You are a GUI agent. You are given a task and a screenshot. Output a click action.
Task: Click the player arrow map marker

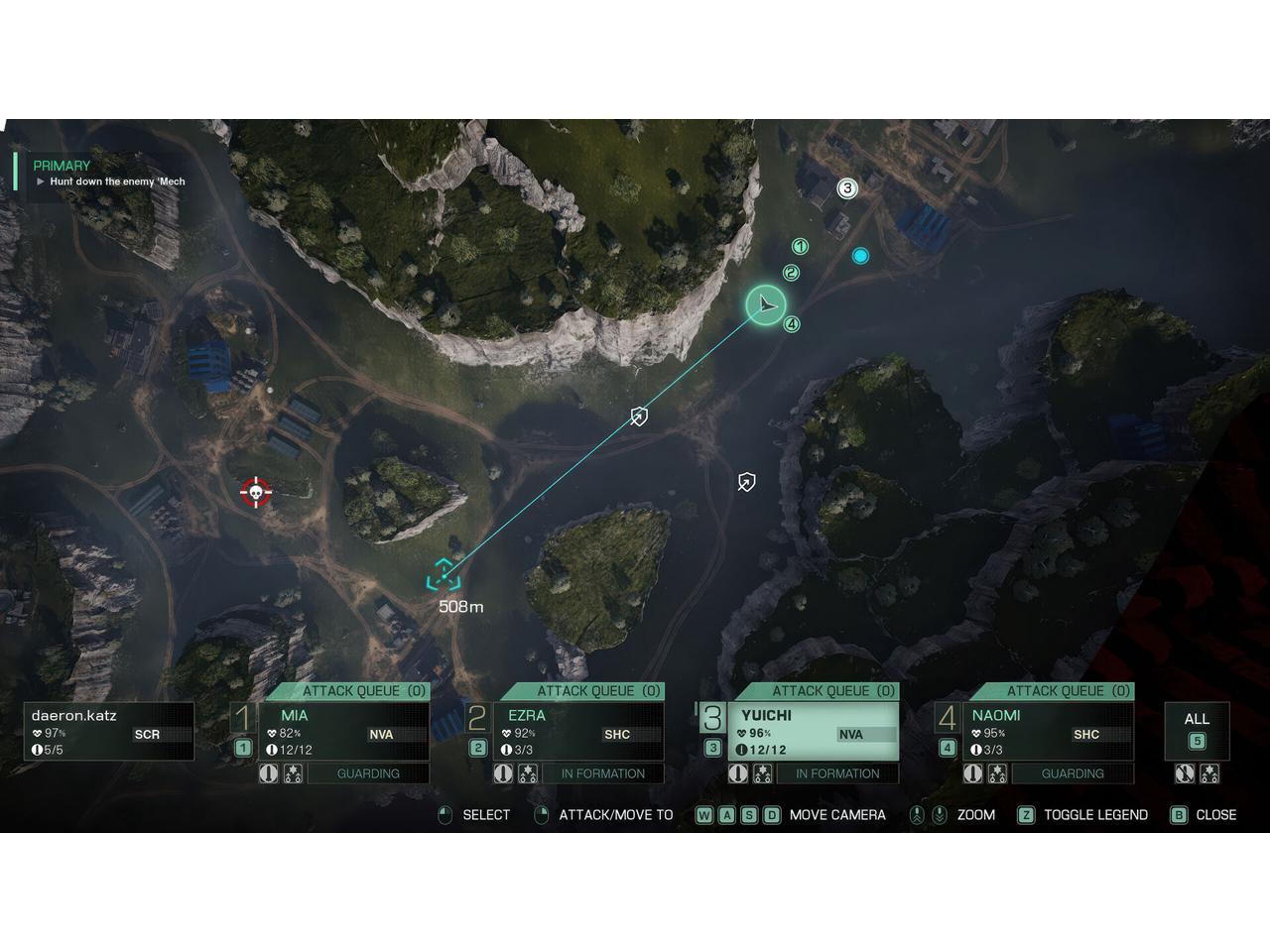[766, 305]
